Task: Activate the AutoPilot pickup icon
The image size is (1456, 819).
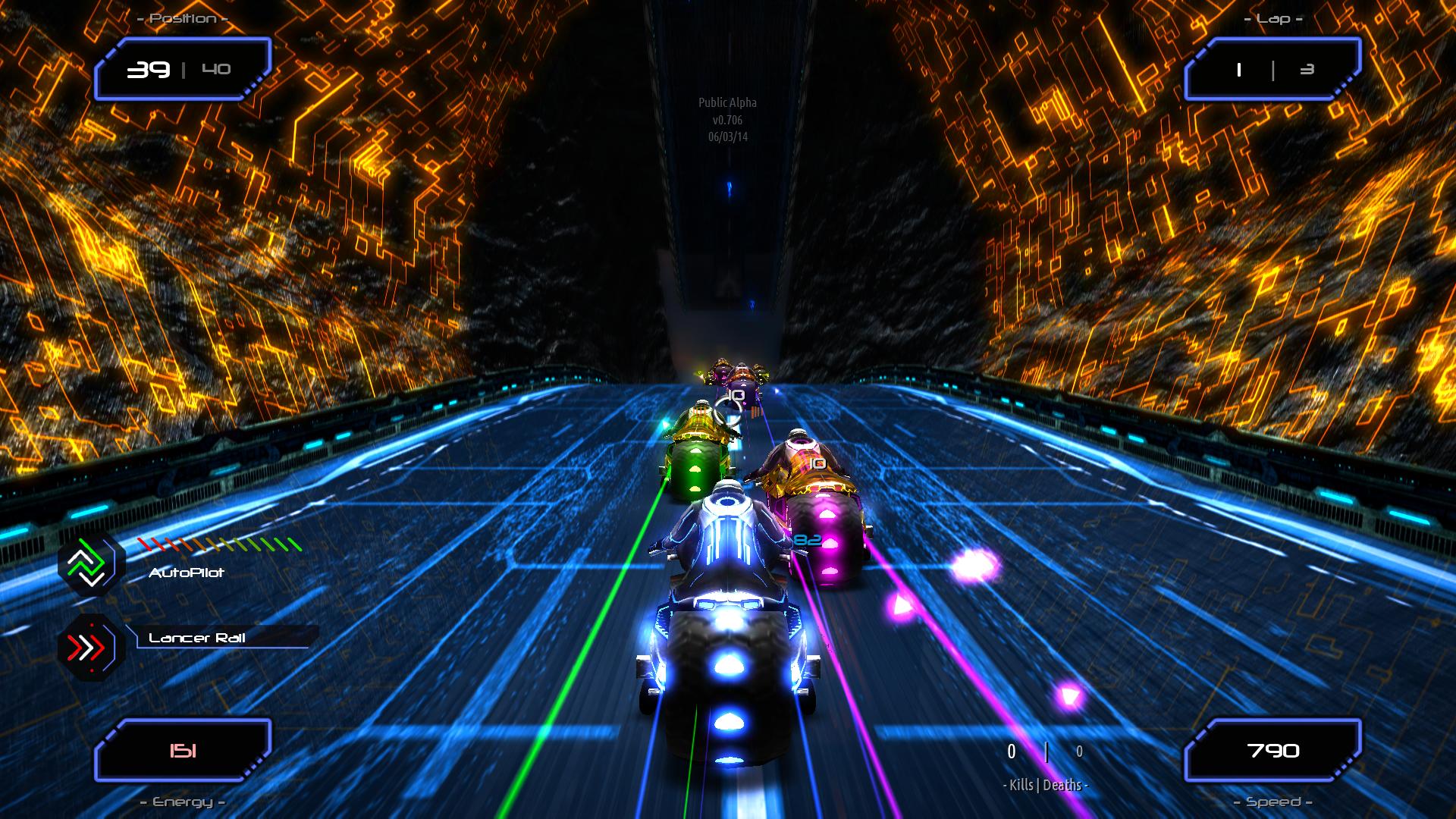Action: (92, 563)
